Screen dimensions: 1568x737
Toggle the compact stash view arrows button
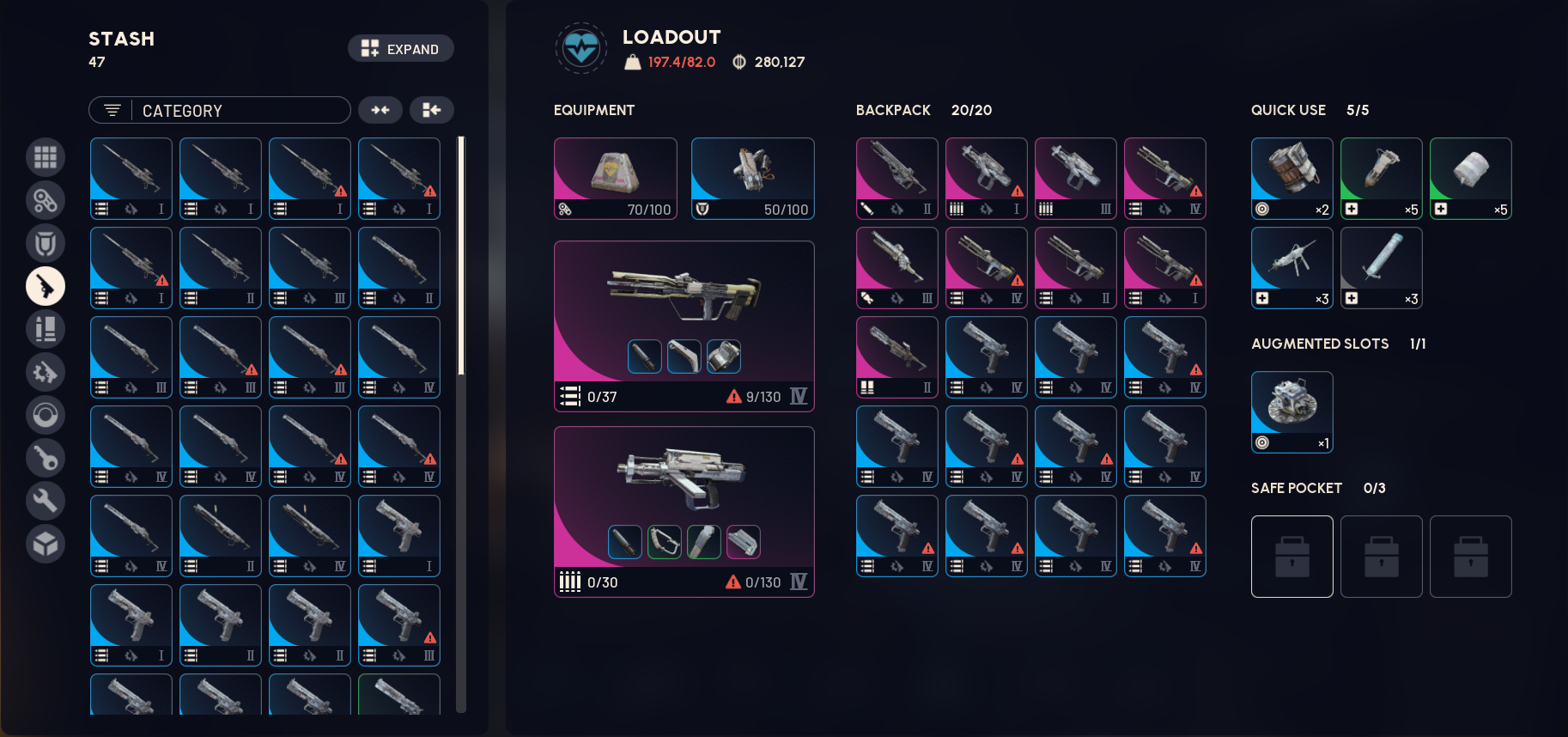coord(380,110)
